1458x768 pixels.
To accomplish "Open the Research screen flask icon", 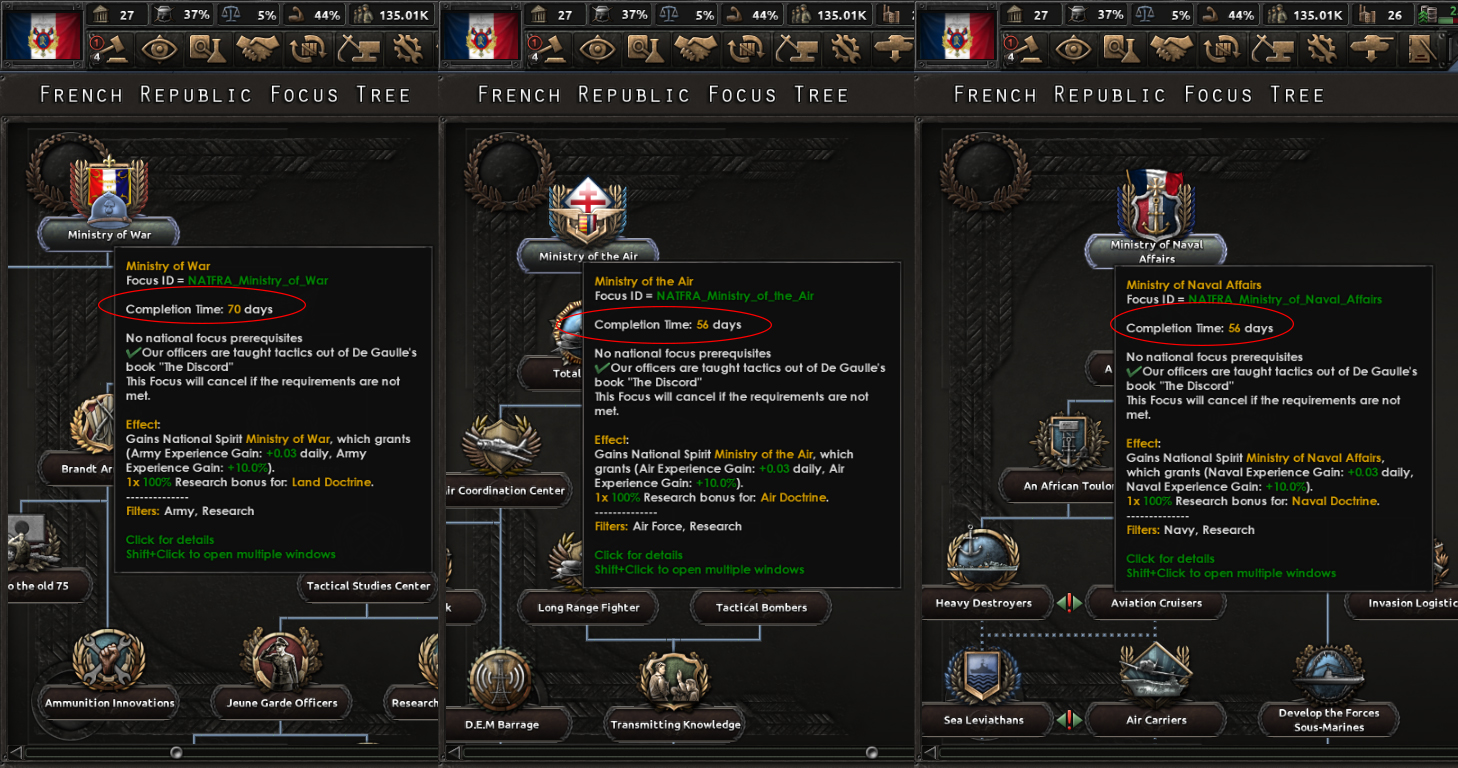I will click(1122, 47).
